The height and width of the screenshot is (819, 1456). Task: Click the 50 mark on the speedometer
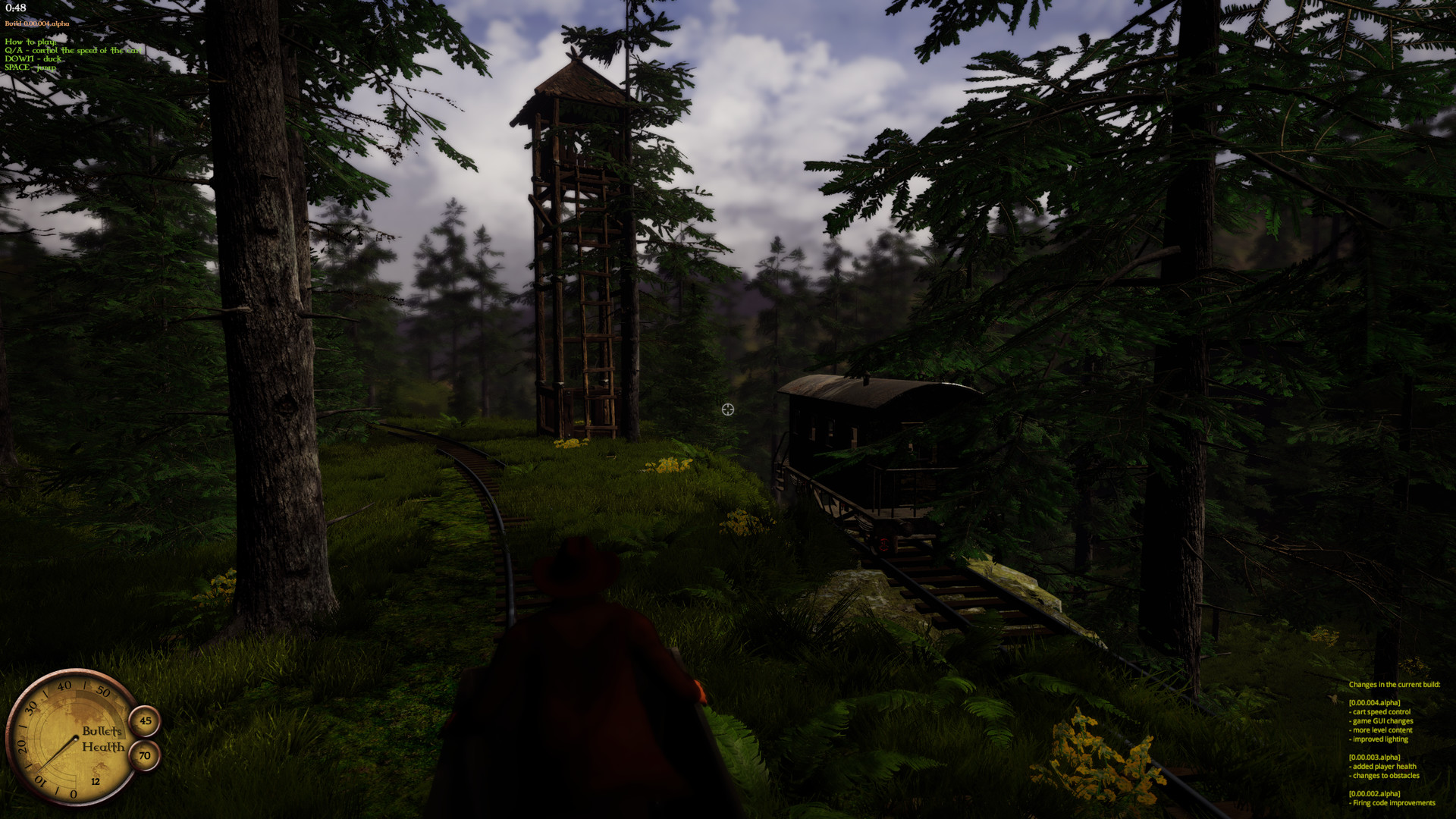click(x=103, y=692)
